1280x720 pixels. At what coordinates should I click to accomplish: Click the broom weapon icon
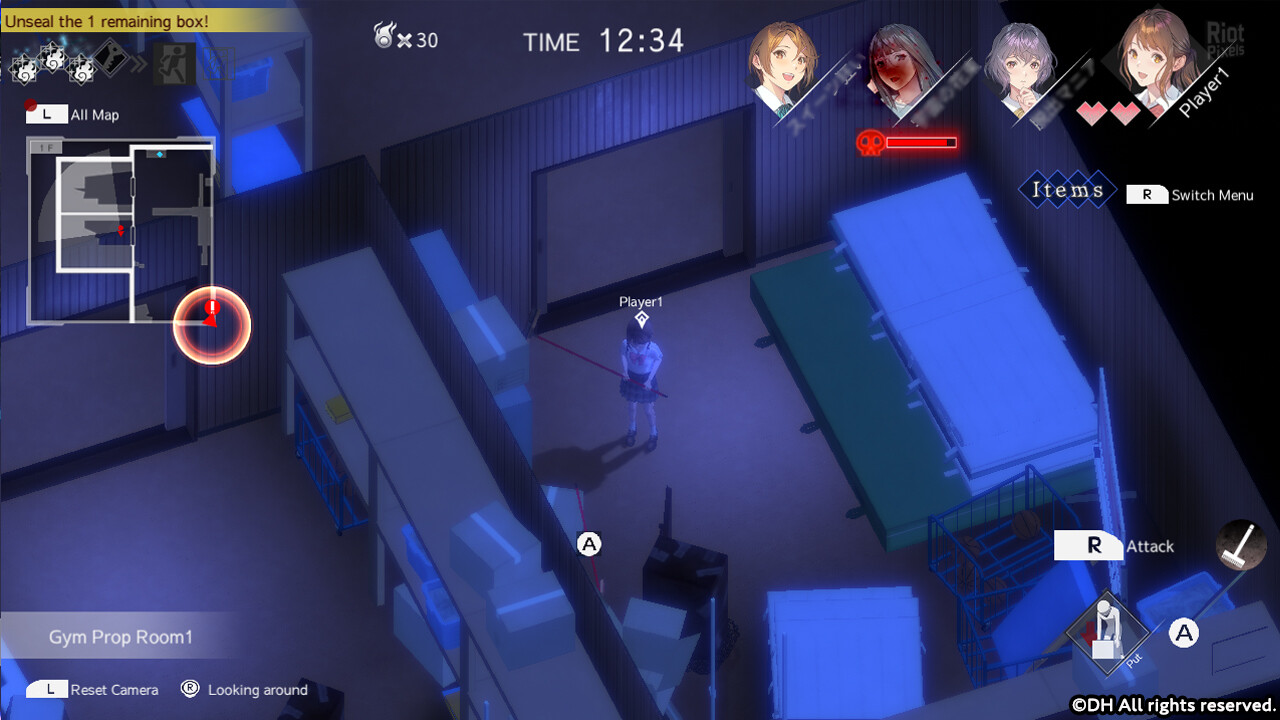(x=1241, y=546)
